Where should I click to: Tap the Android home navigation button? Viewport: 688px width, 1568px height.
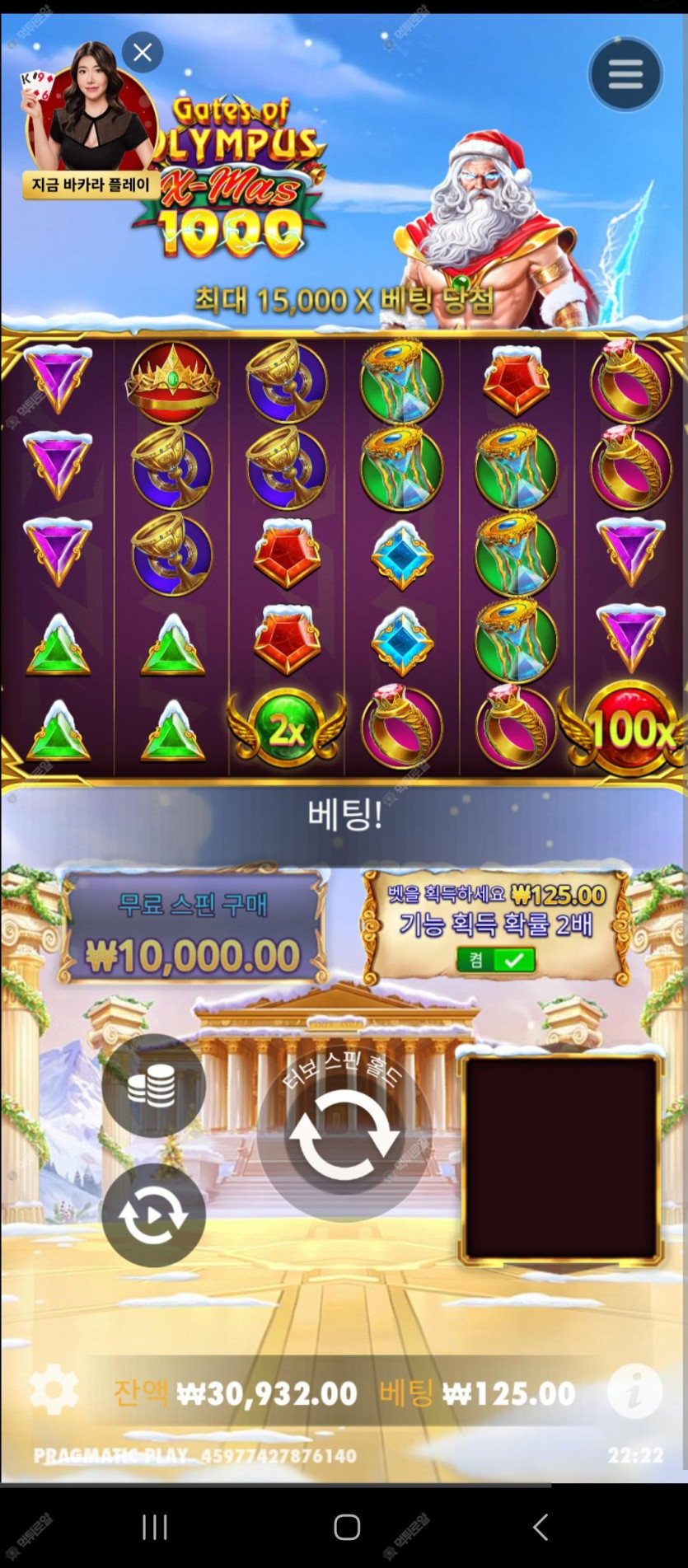347,1527
